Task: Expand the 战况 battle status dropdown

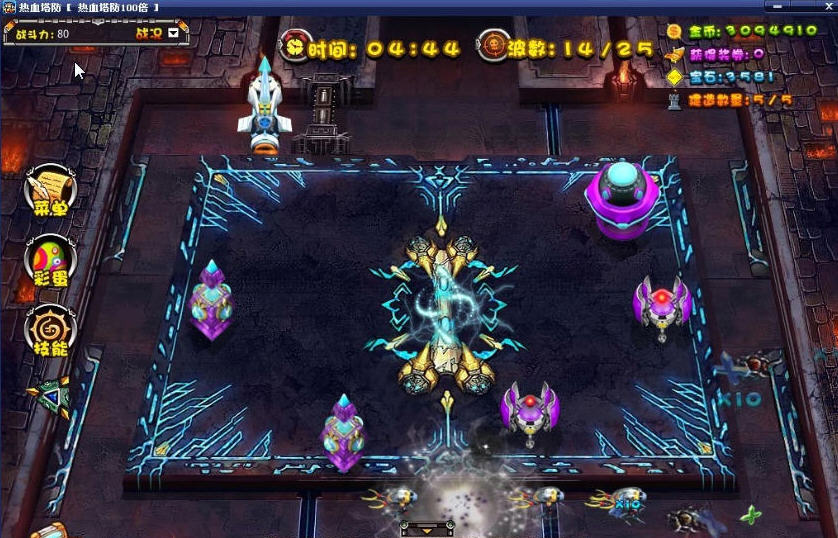Action: point(174,33)
